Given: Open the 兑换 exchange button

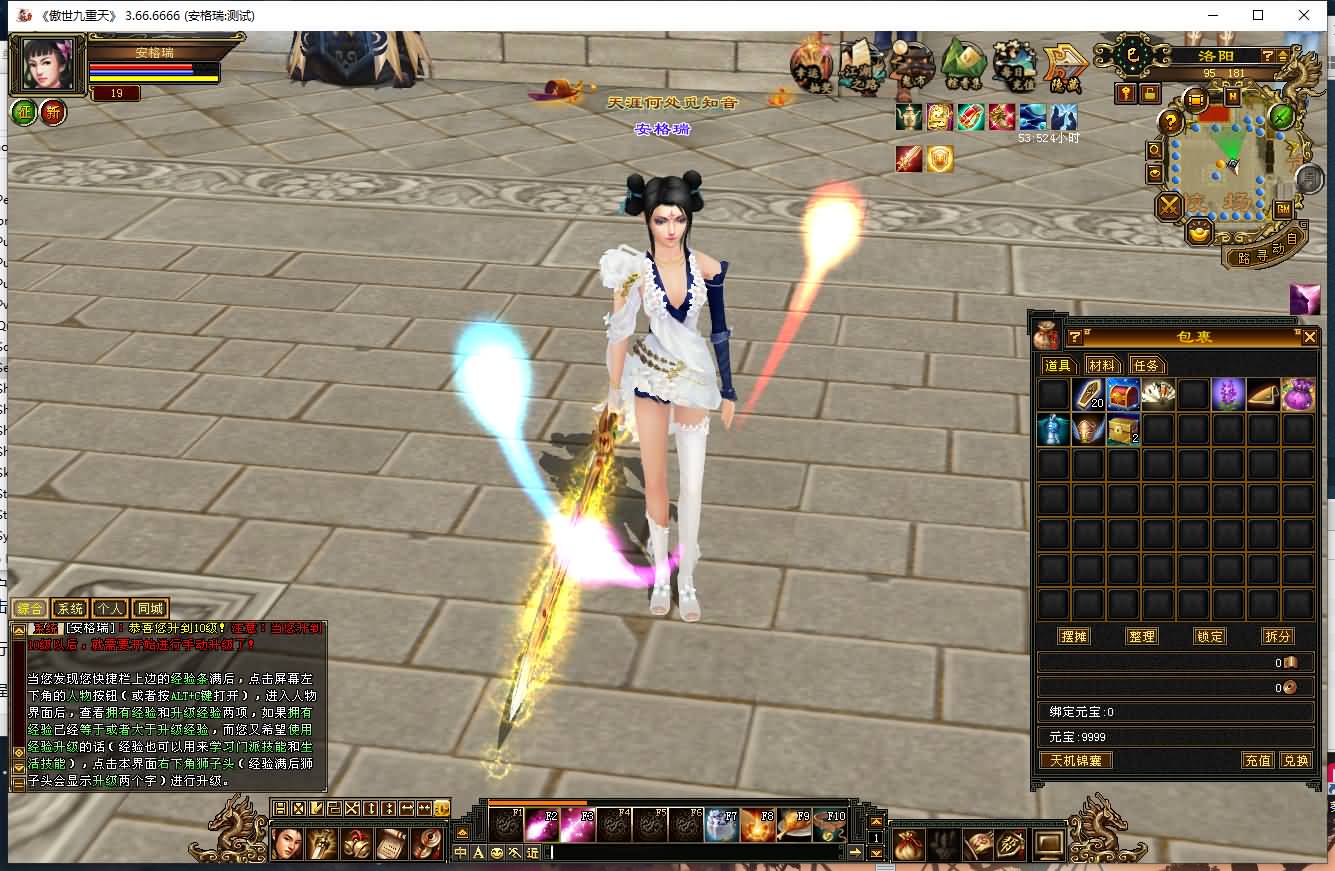Looking at the screenshot, I should [x=1295, y=761].
